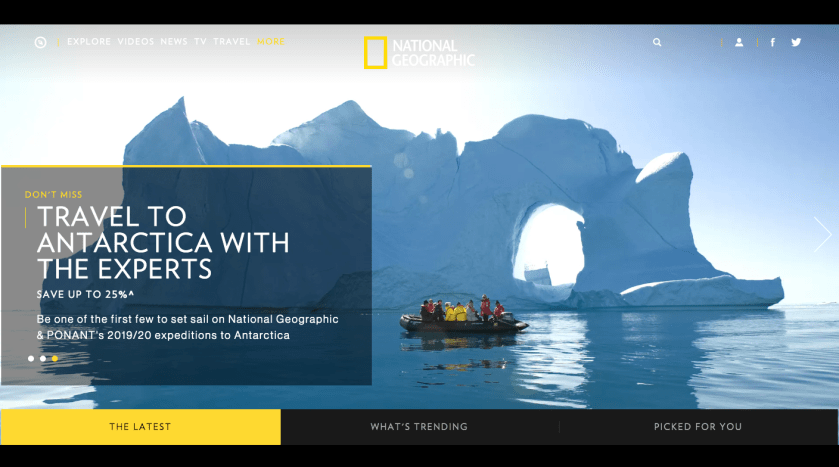Click the National Geographic logo
This screenshot has height=467, width=839.
[419, 52]
